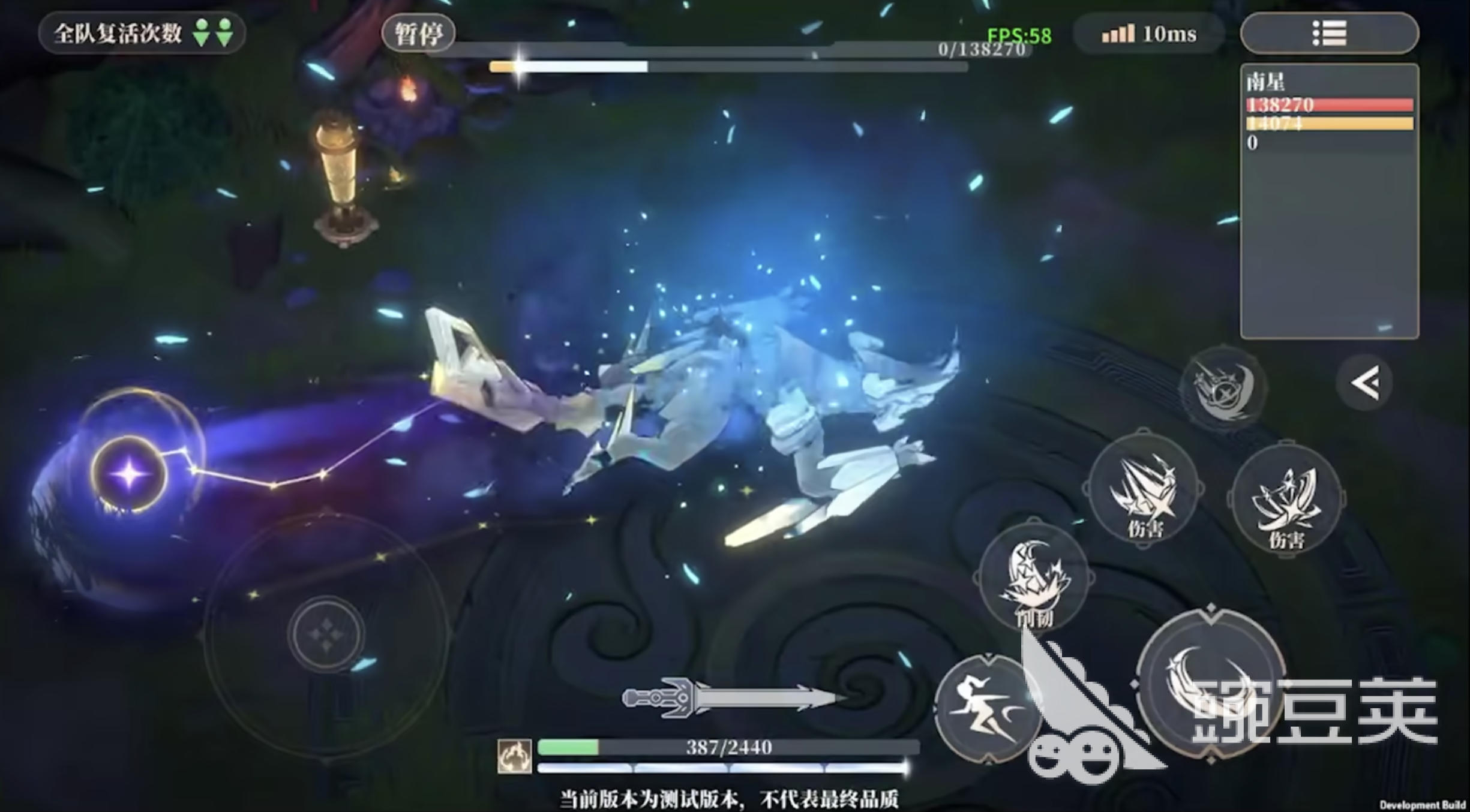1470x812 pixels.
Task: Tap the network signal indicator showing 10ms
Action: [1149, 34]
